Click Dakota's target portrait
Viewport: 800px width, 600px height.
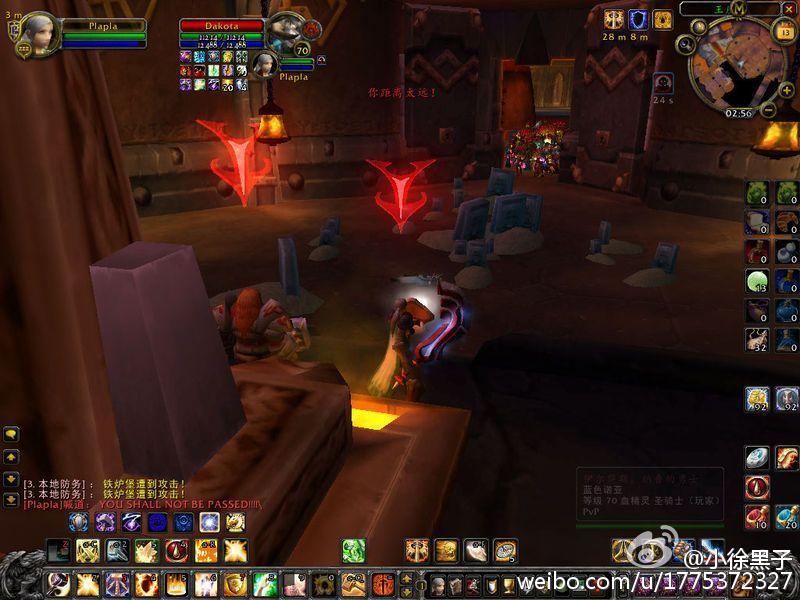click(285, 35)
